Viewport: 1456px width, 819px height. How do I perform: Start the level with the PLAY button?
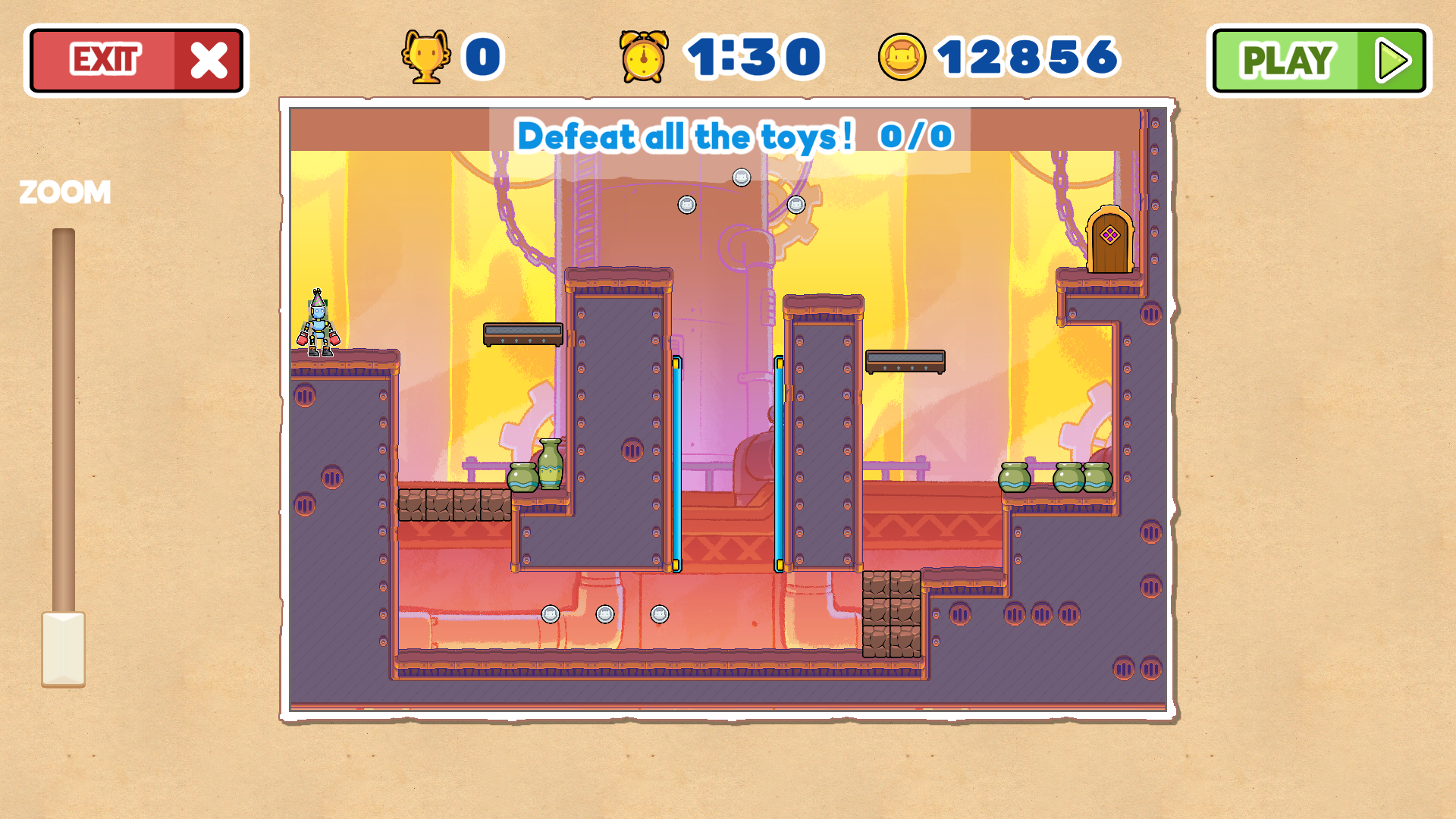pos(1319,61)
